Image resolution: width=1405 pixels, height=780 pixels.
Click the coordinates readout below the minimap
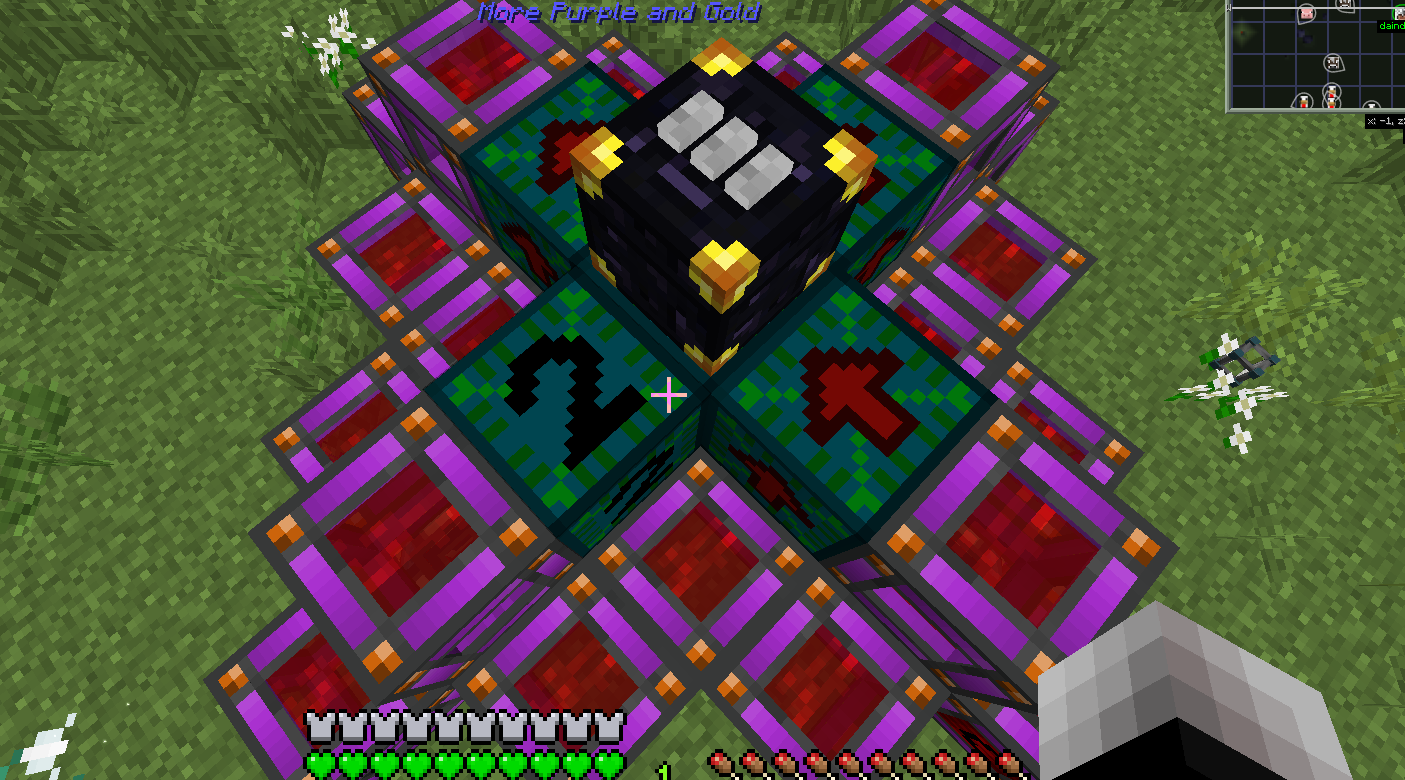tap(1387, 120)
